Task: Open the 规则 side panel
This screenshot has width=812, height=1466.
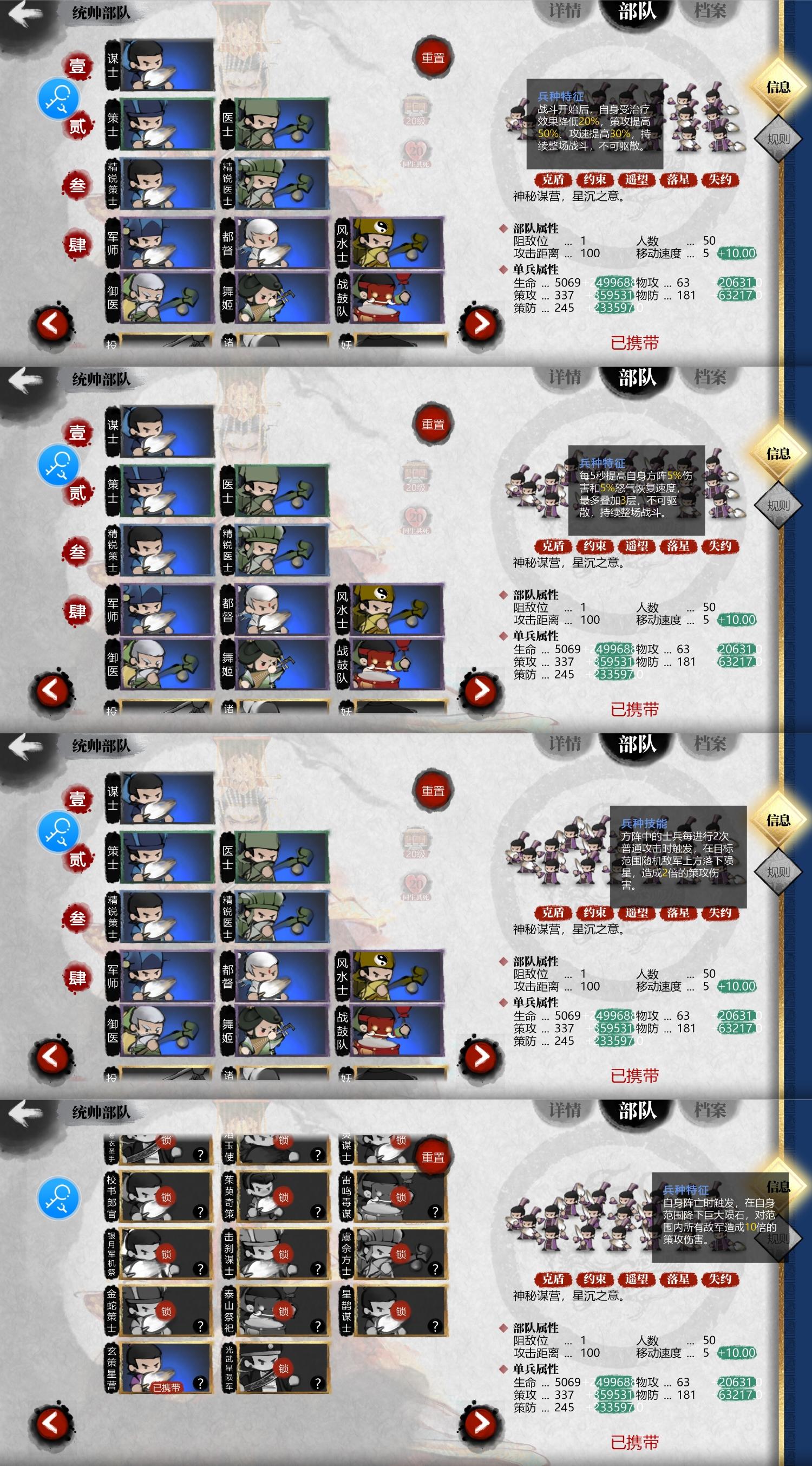Action: pos(778,136)
